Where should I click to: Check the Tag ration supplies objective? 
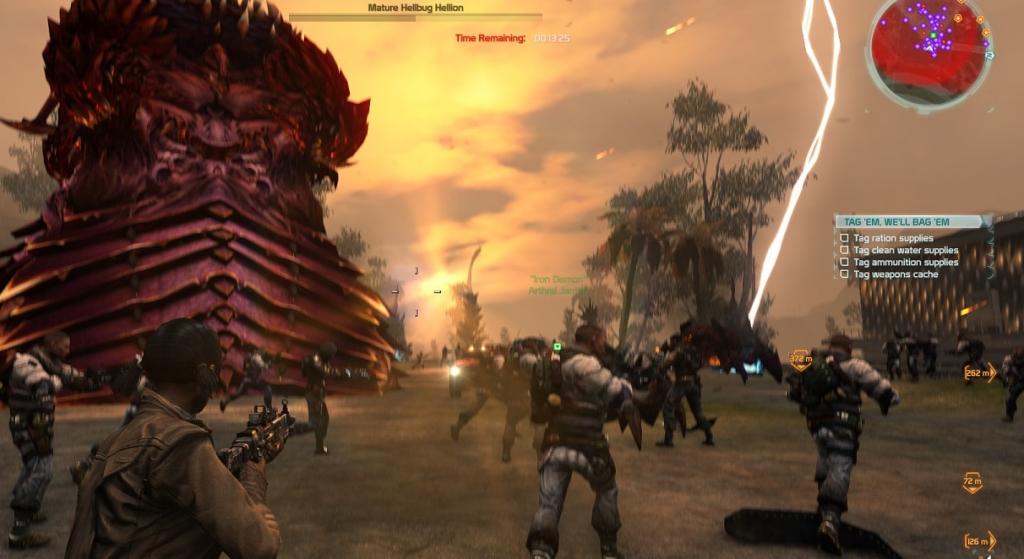point(845,238)
